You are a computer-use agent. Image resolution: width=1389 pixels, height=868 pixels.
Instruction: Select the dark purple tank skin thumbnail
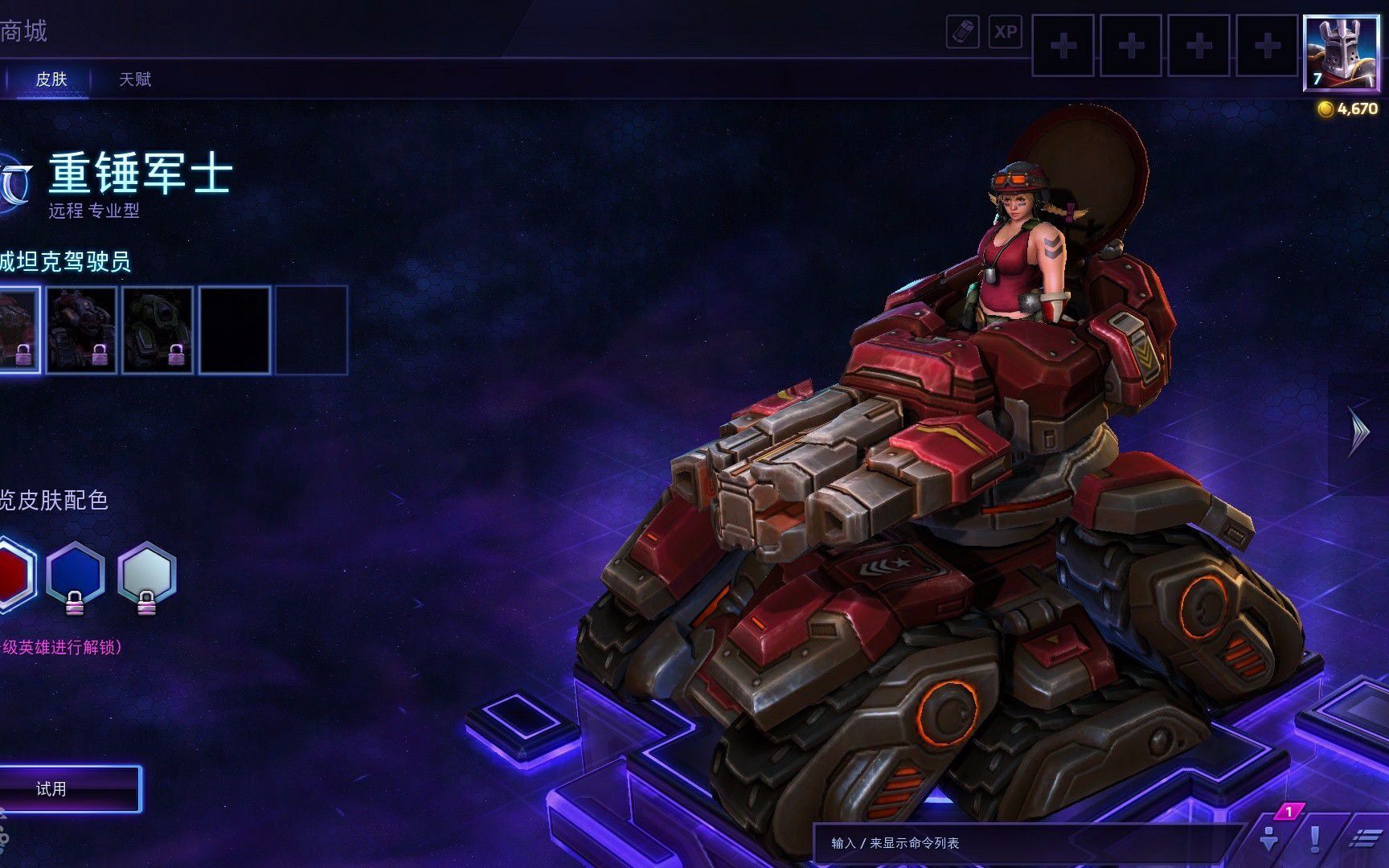coord(81,330)
